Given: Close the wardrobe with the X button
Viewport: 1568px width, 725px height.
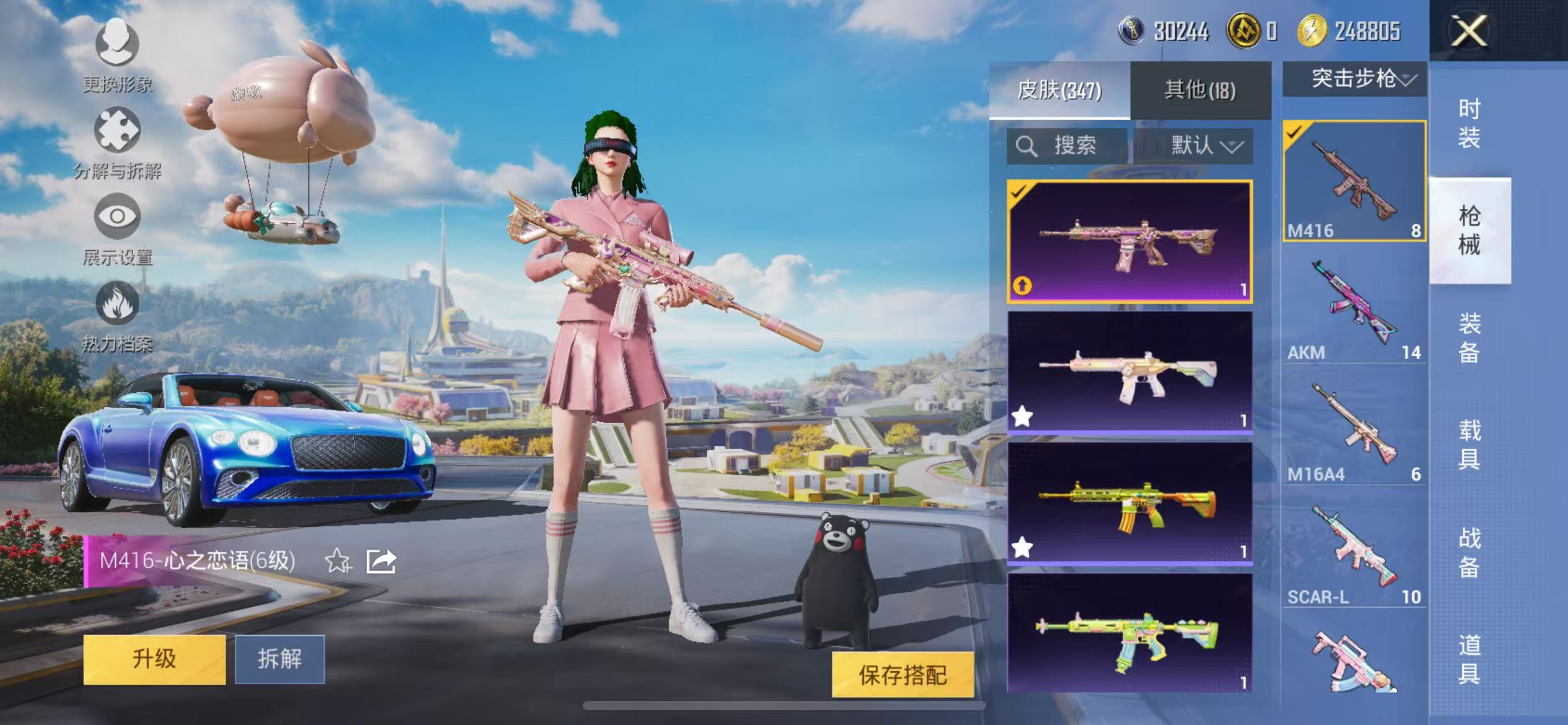Looking at the screenshot, I should pos(1468,30).
